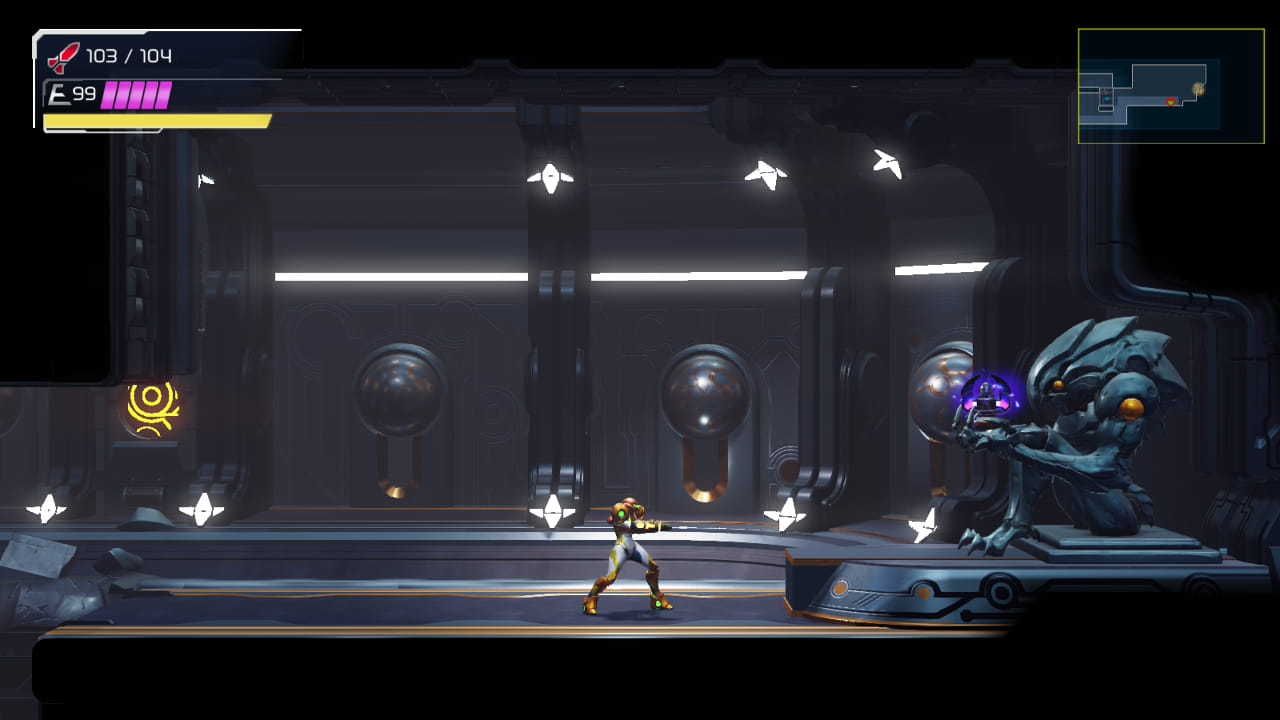Toggle the orange room marker on the minimap
The height and width of the screenshot is (720, 1280).
[1199, 90]
